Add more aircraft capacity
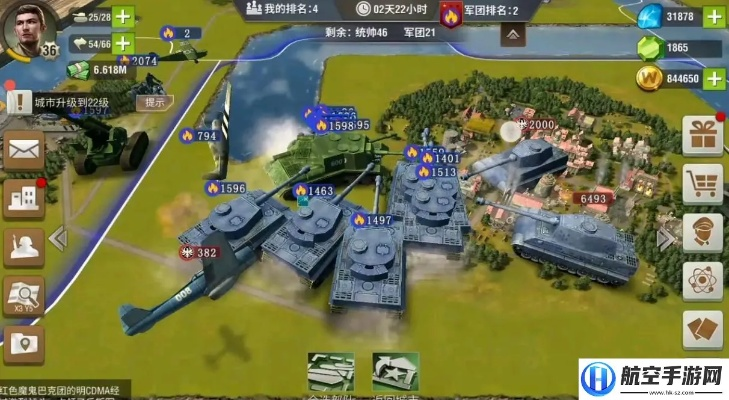 tap(122, 44)
